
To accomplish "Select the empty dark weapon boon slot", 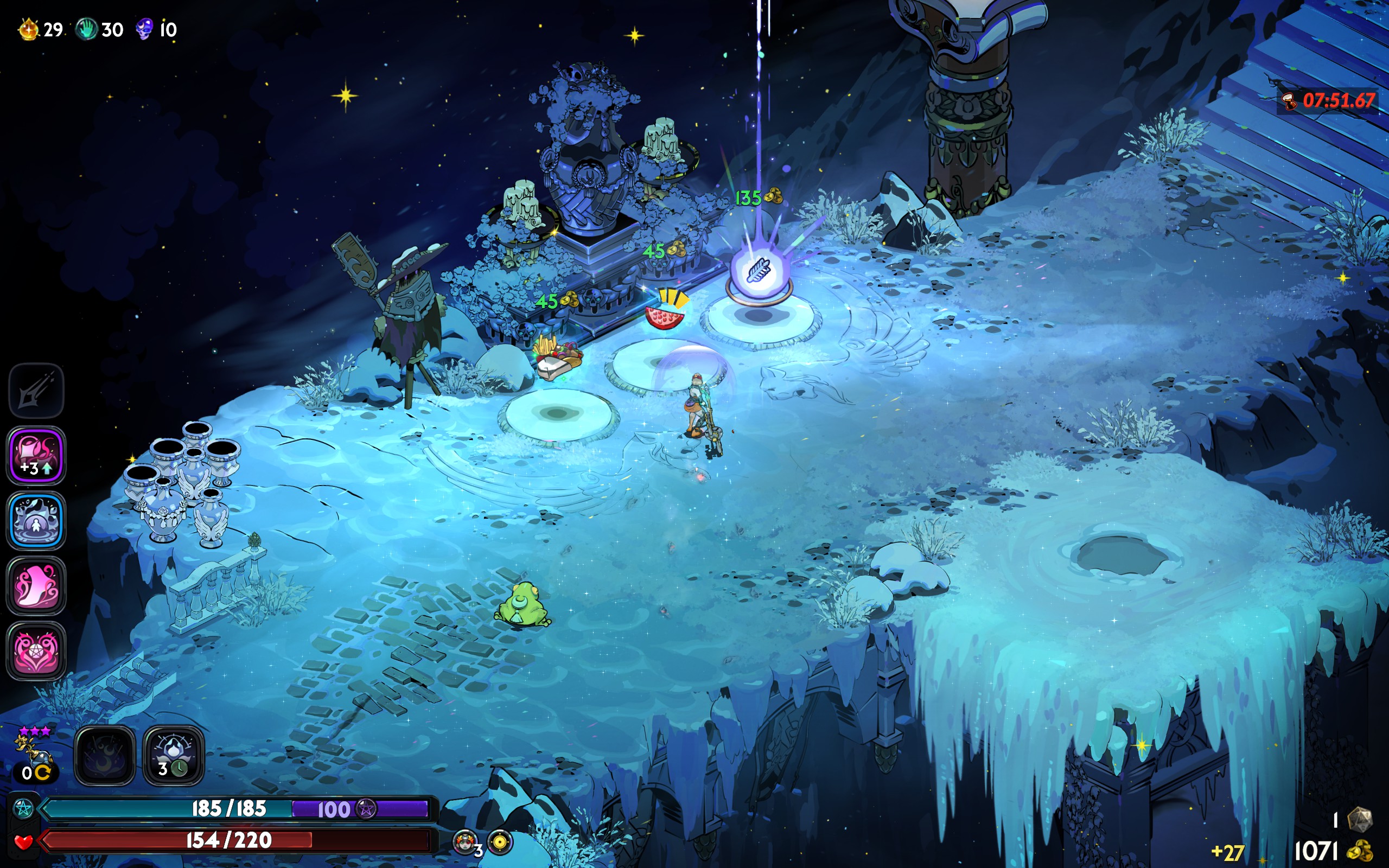I will pos(36,391).
